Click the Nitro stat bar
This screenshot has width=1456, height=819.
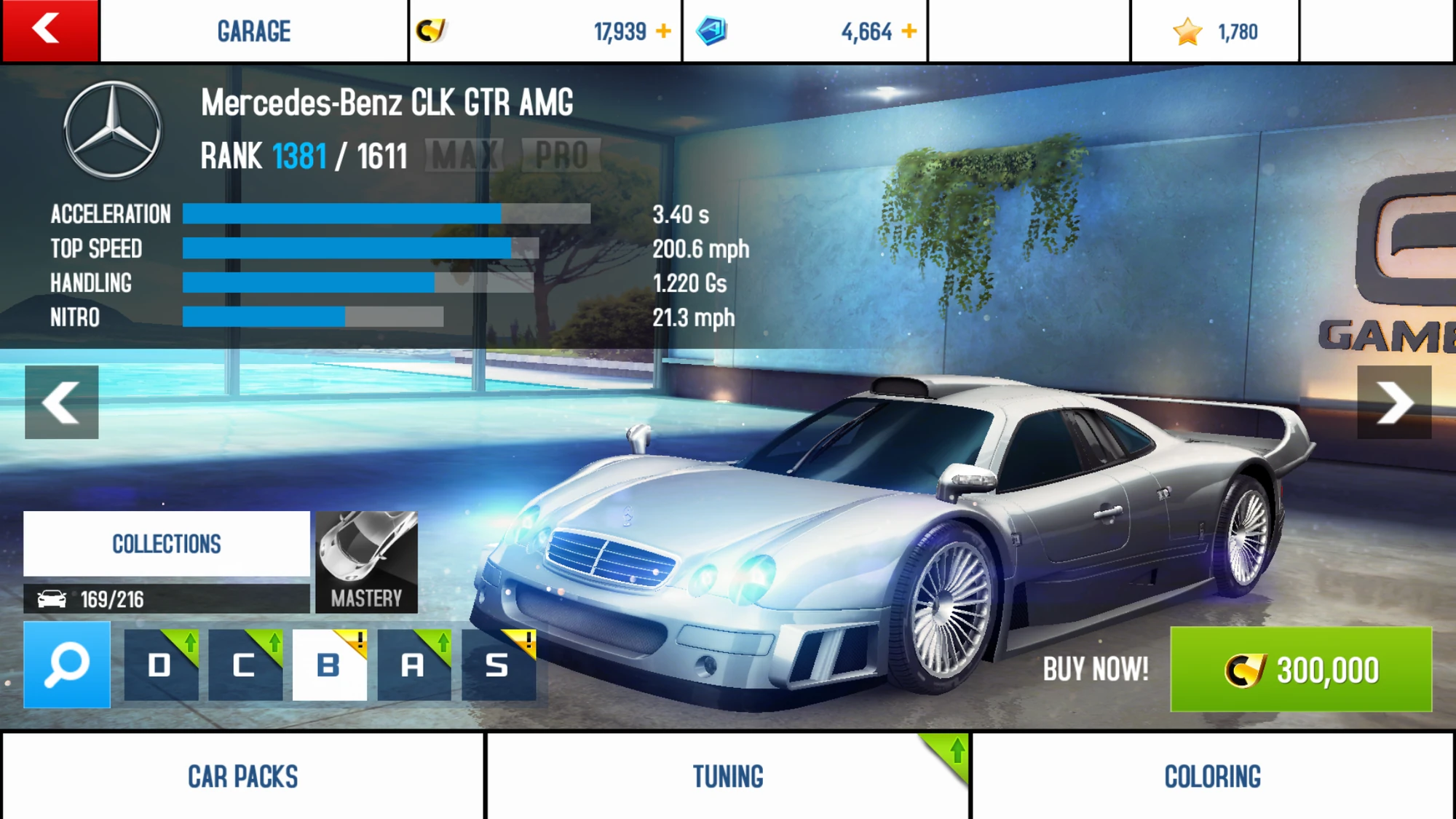[313, 317]
